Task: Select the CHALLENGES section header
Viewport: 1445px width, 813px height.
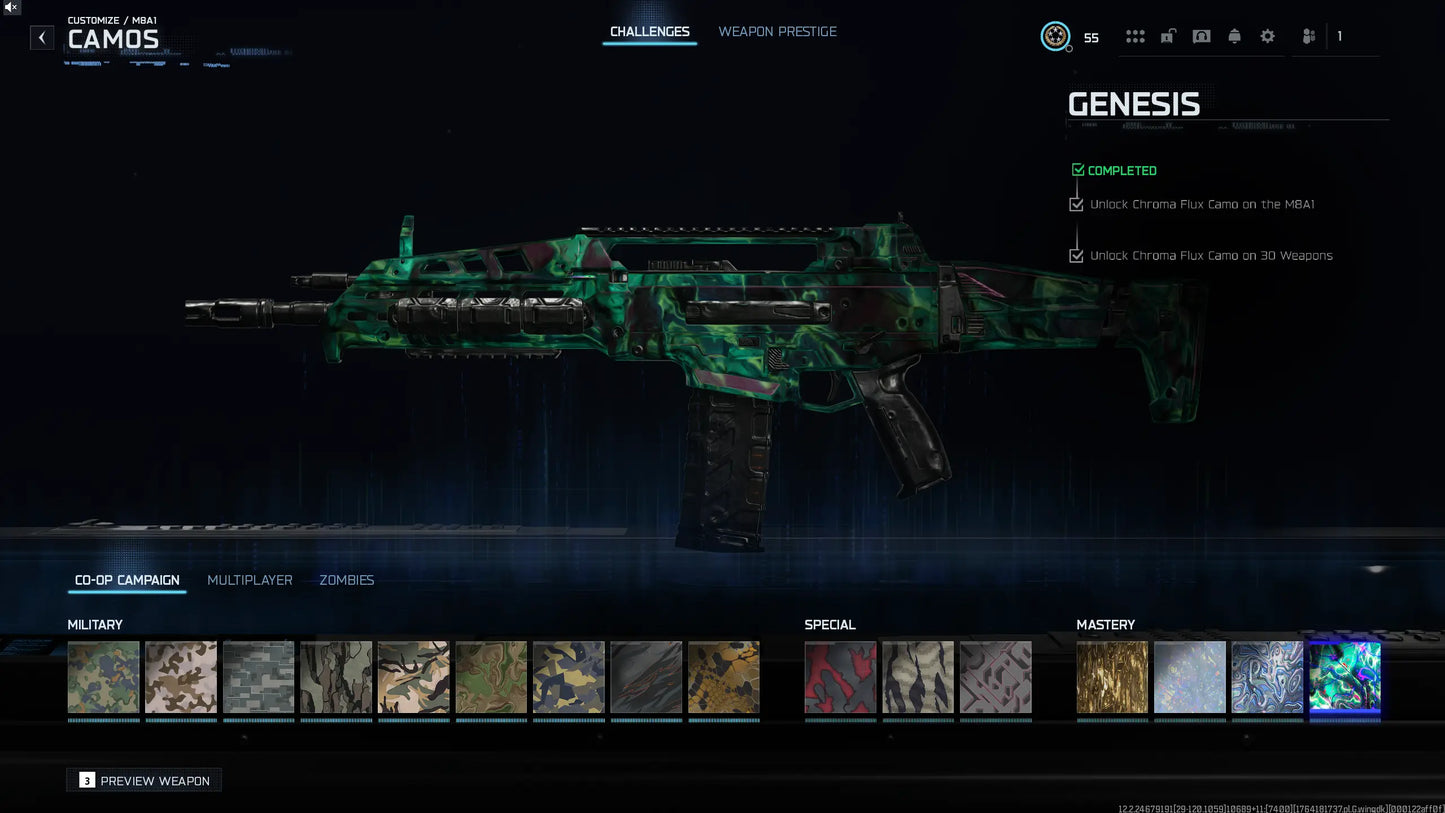Action: [x=649, y=31]
